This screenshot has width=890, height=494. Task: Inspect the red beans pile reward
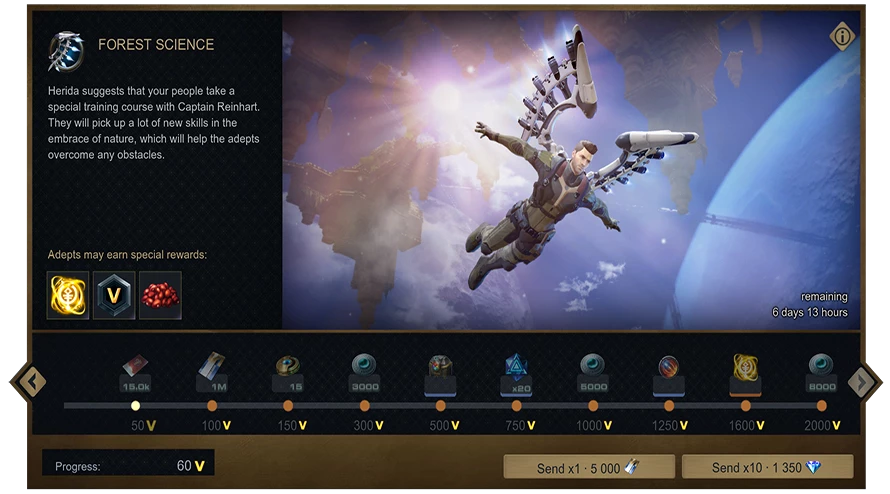tap(160, 295)
